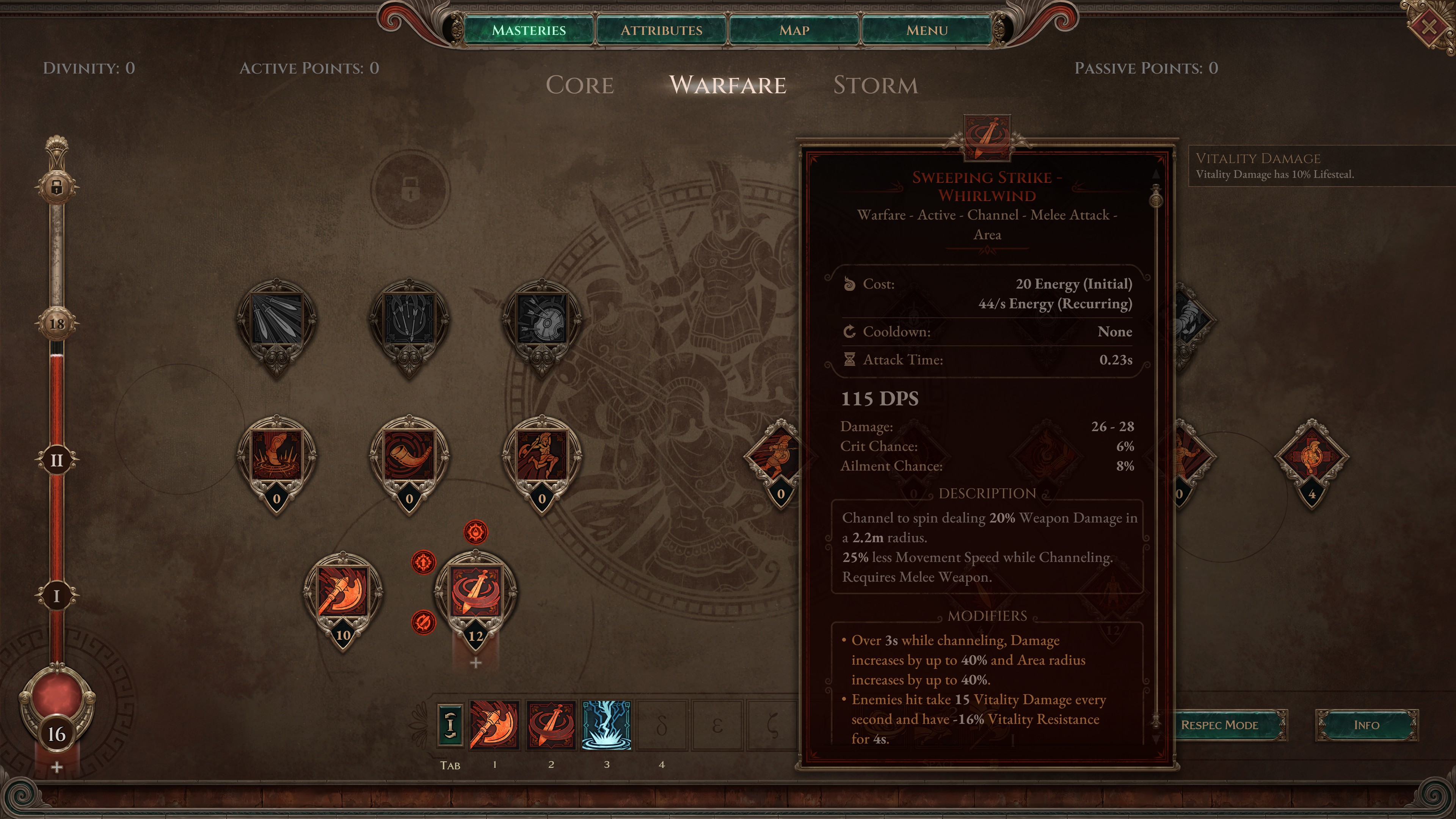Open the Masteries tab
The height and width of the screenshot is (819, 1456).
tap(528, 30)
